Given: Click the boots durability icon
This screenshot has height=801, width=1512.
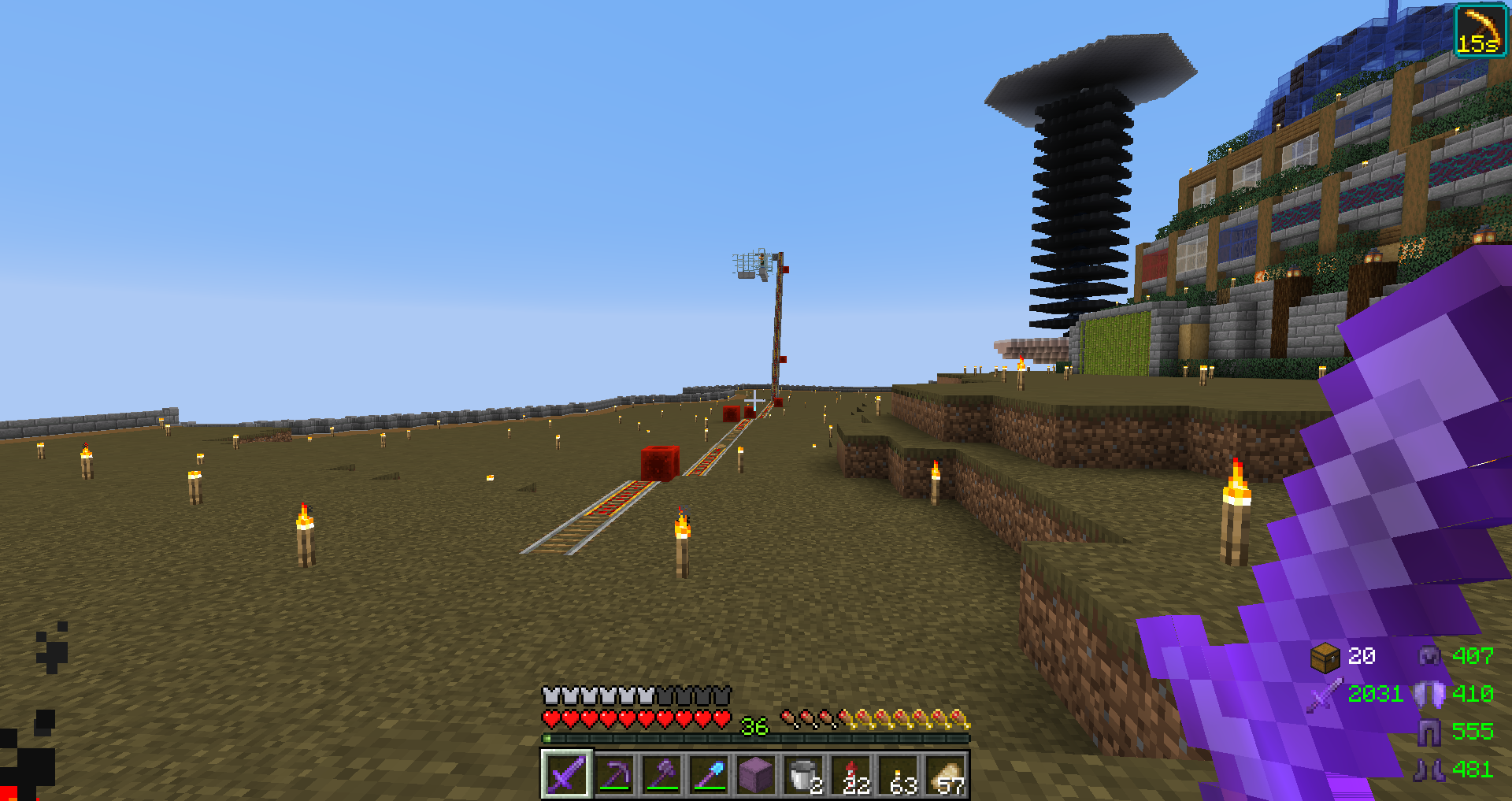Looking at the screenshot, I should pos(1429,769).
